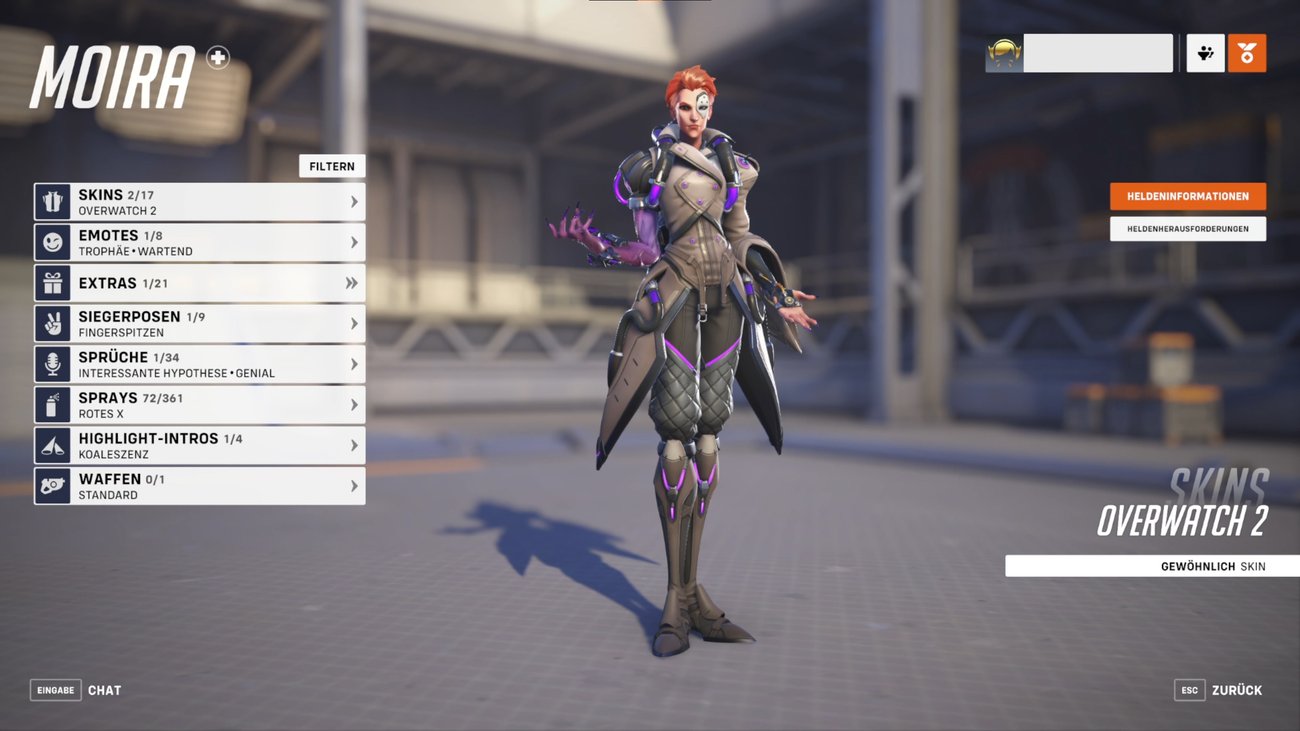Click the pistol icon for Waffen
This screenshot has height=731, width=1300.
coord(52,485)
